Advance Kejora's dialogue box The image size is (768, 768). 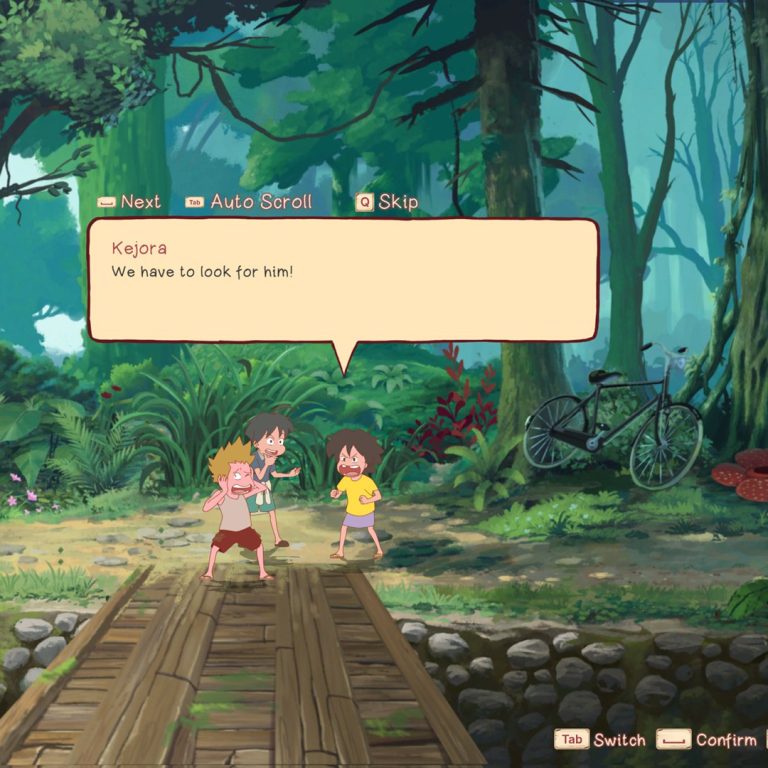pyautogui.click(x=129, y=202)
